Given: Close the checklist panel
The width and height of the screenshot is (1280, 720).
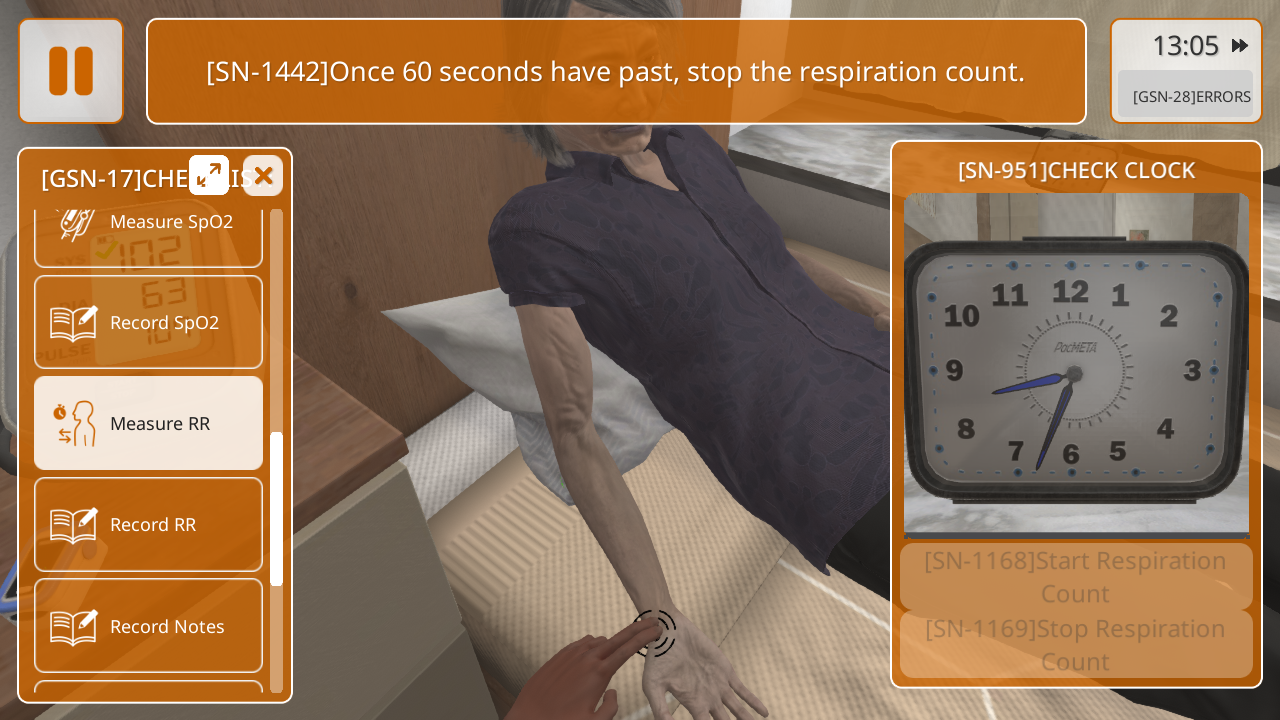Looking at the screenshot, I should (263, 176).
